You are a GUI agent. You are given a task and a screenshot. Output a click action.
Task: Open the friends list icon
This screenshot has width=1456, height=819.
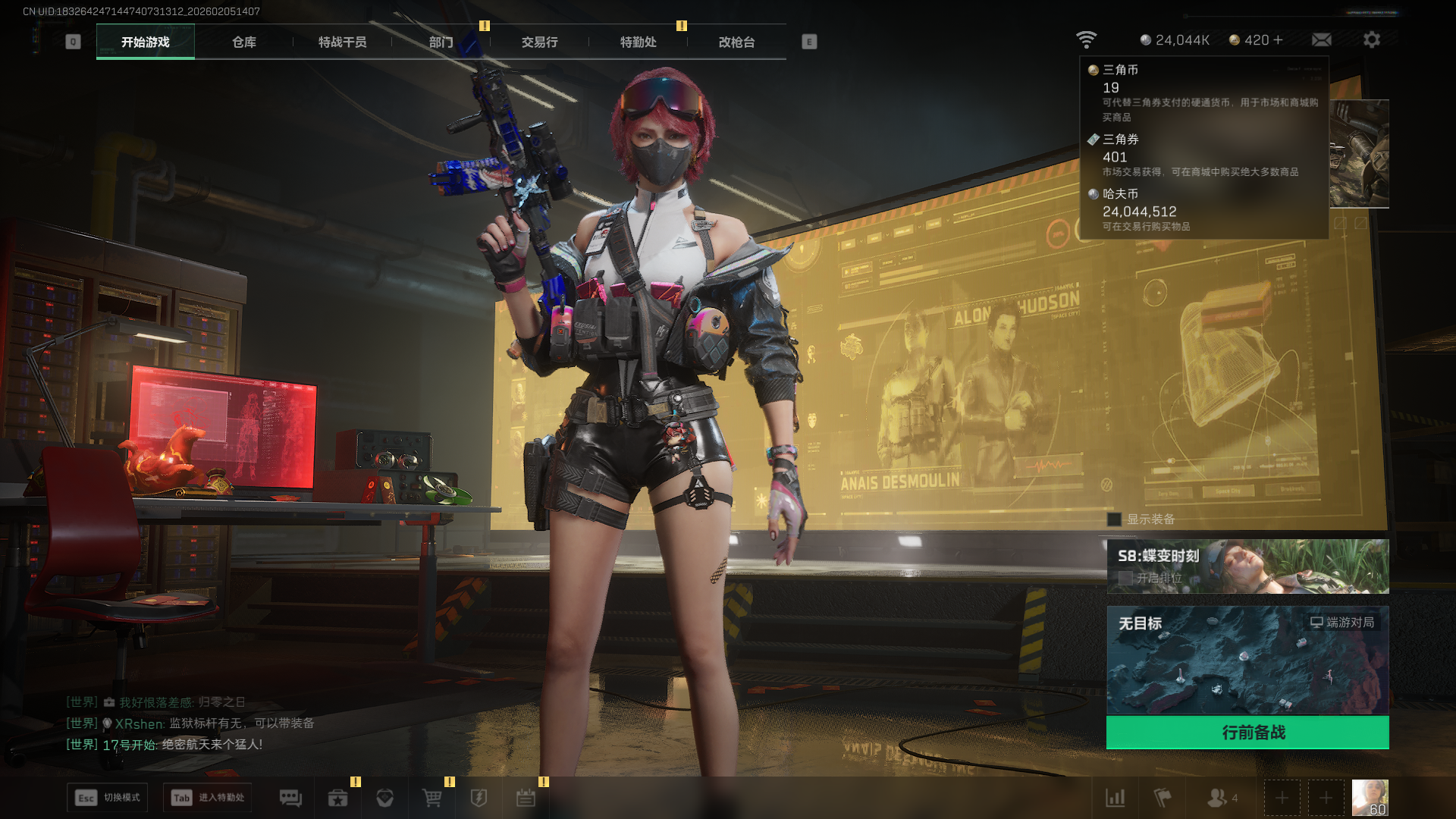pyautogui.click(x=1218, y=798)
